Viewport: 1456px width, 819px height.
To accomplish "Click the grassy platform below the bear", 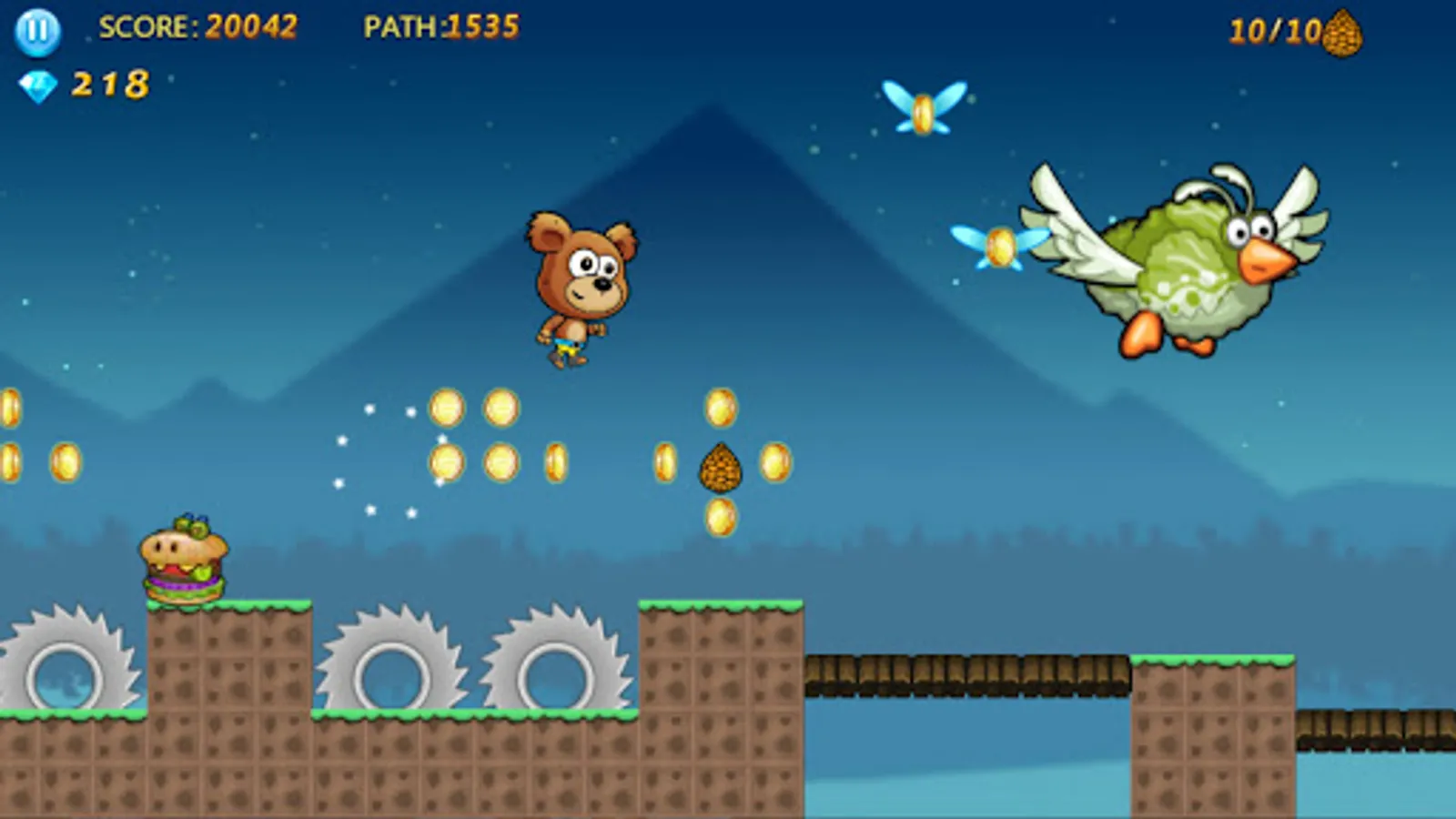I will pyautogui.click(x=719, y=612).
